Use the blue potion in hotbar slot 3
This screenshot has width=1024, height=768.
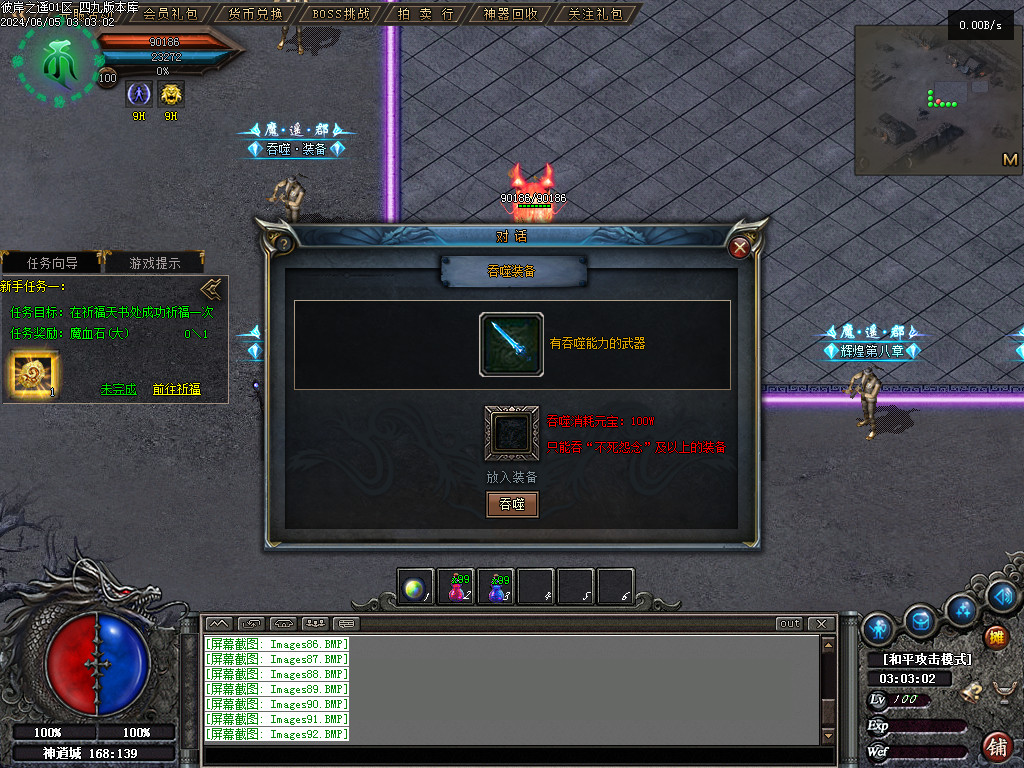497,588
